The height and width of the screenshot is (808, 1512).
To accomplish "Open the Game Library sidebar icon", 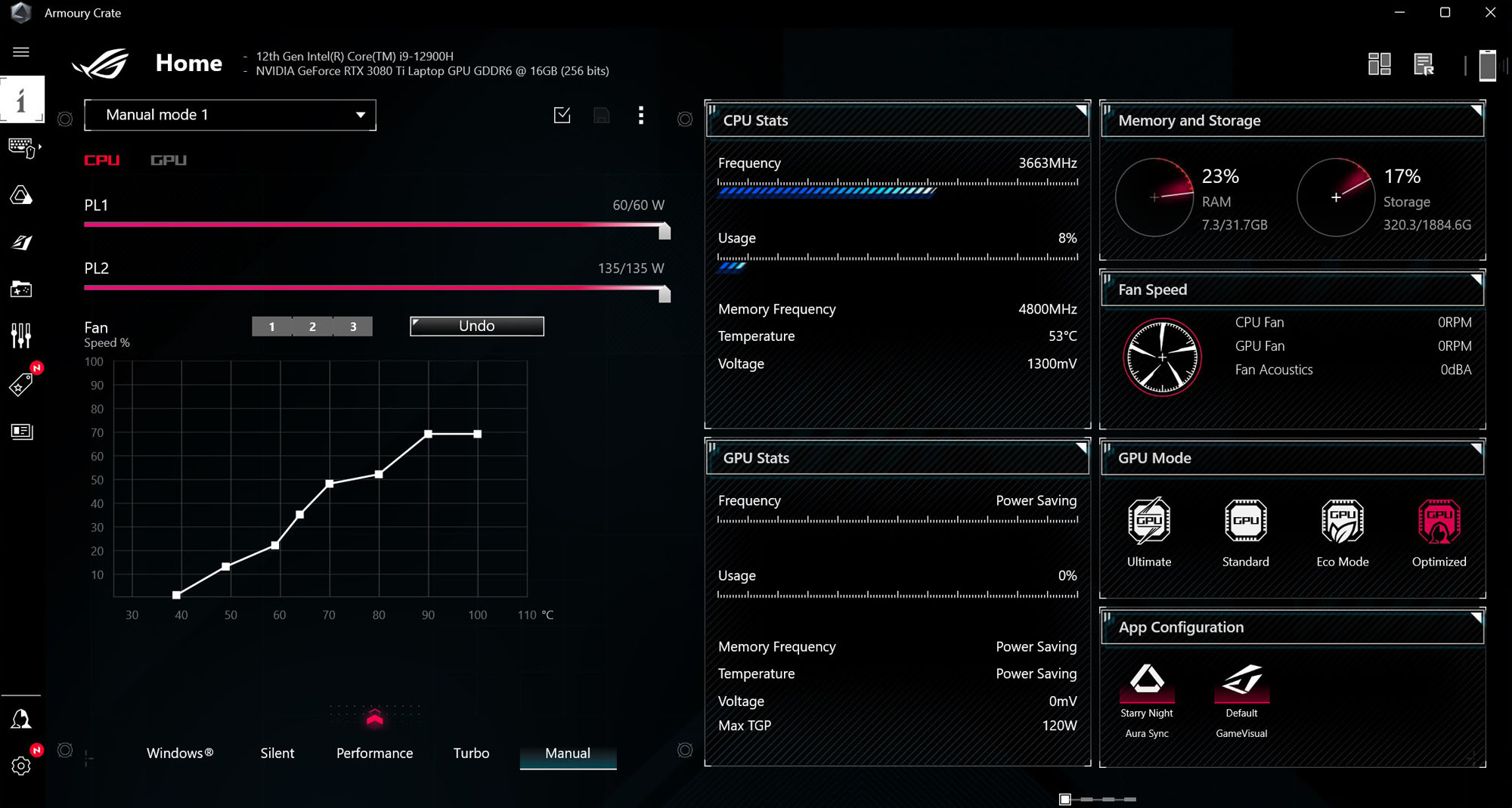I will click(x=23, y=289).
